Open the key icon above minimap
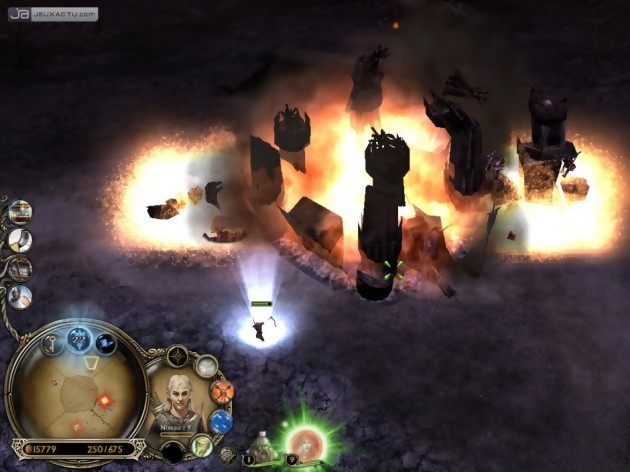Screen dimensions: 630x472 51,343
